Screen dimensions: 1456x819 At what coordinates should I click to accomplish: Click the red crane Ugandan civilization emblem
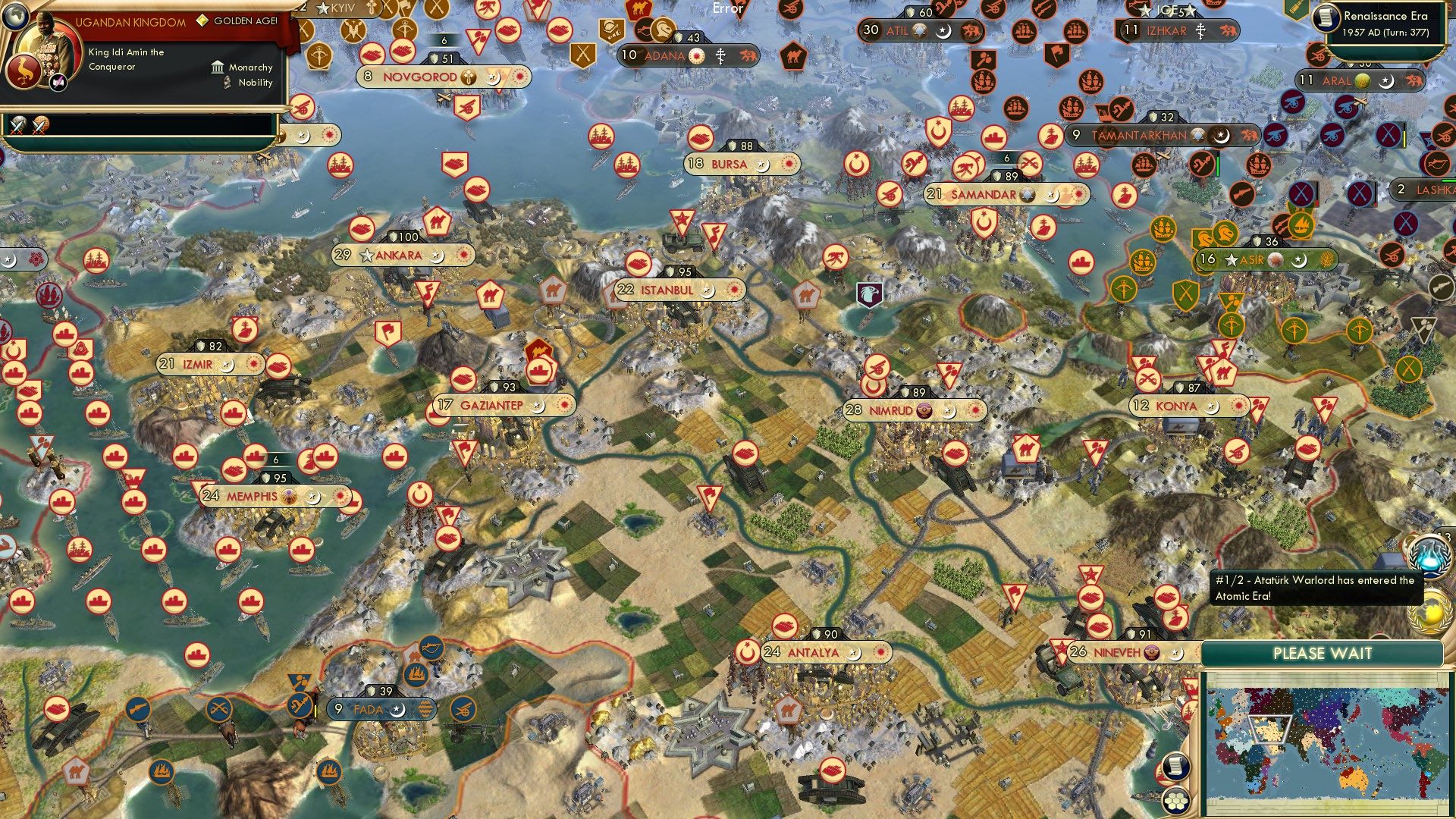[x=24, y=71]
